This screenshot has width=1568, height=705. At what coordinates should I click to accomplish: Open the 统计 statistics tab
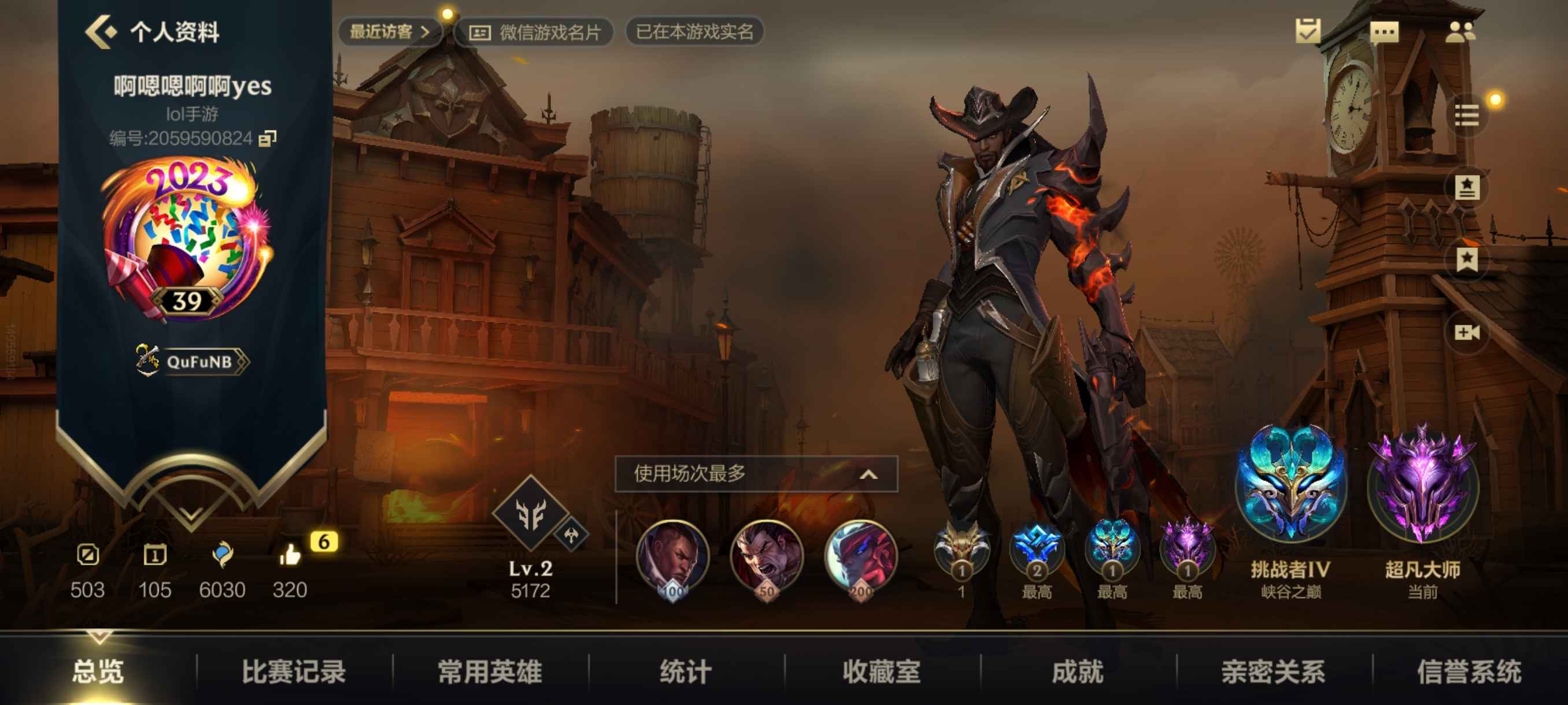686,671
